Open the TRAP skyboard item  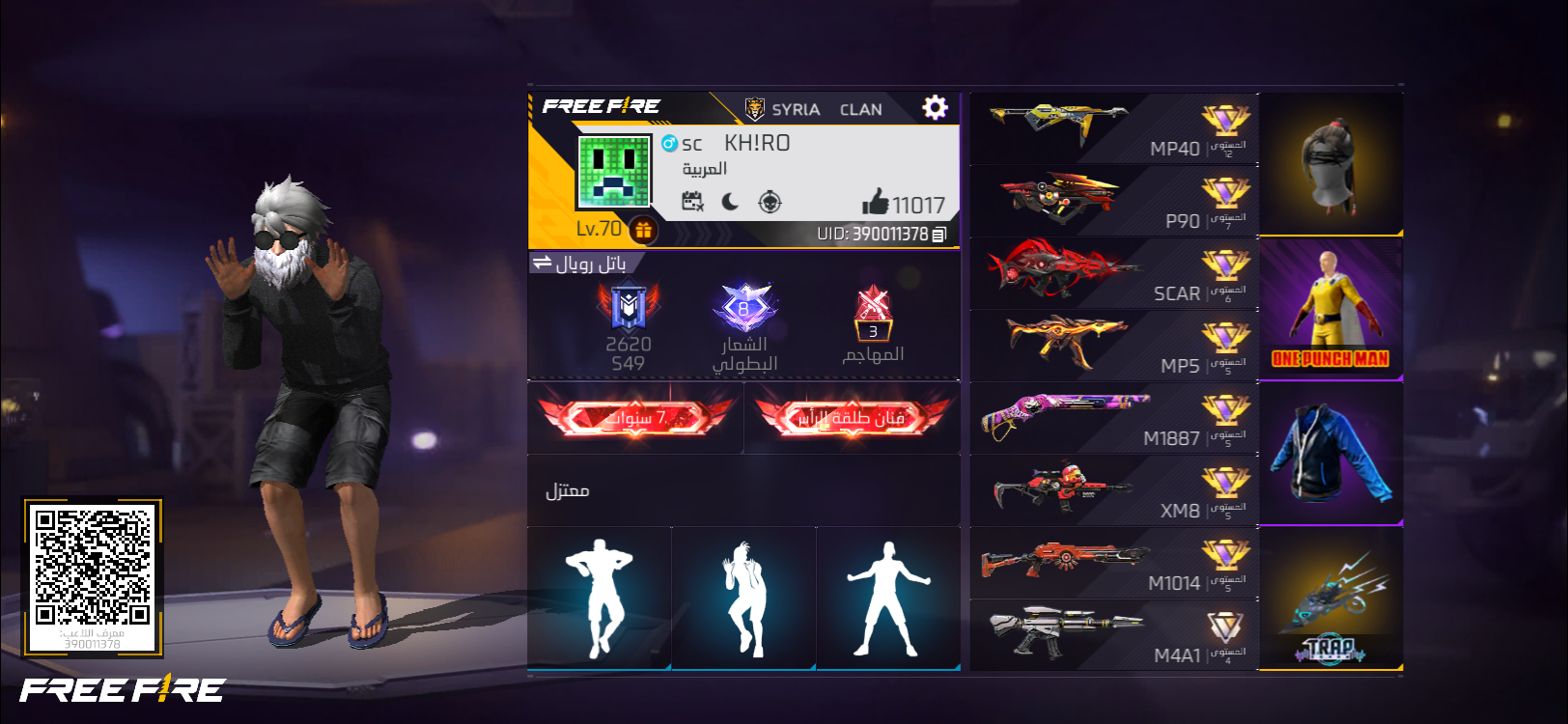pyautogui.click(x=1330, y=599)
